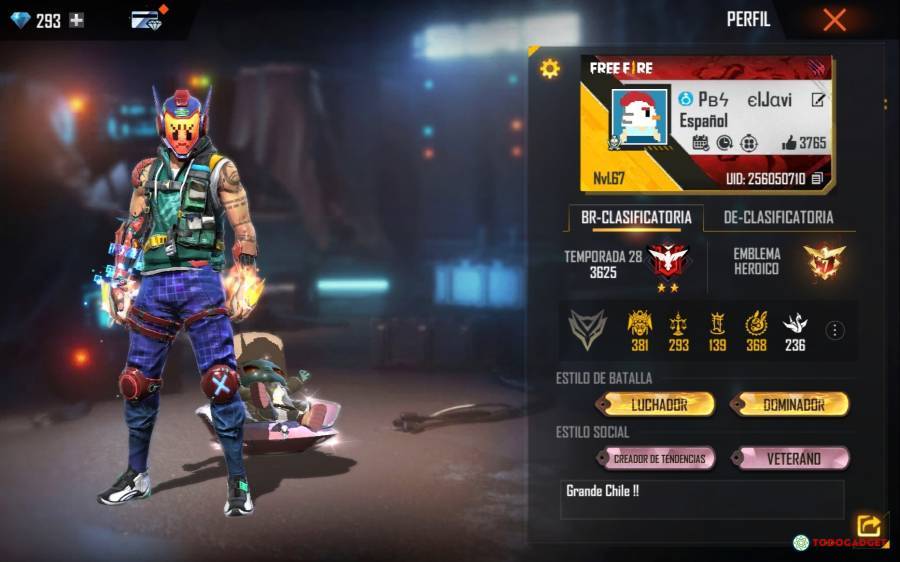This screenshot has width=900, height=562.
Task: Select the Veterano social style tag
Action: click(792, 459)
